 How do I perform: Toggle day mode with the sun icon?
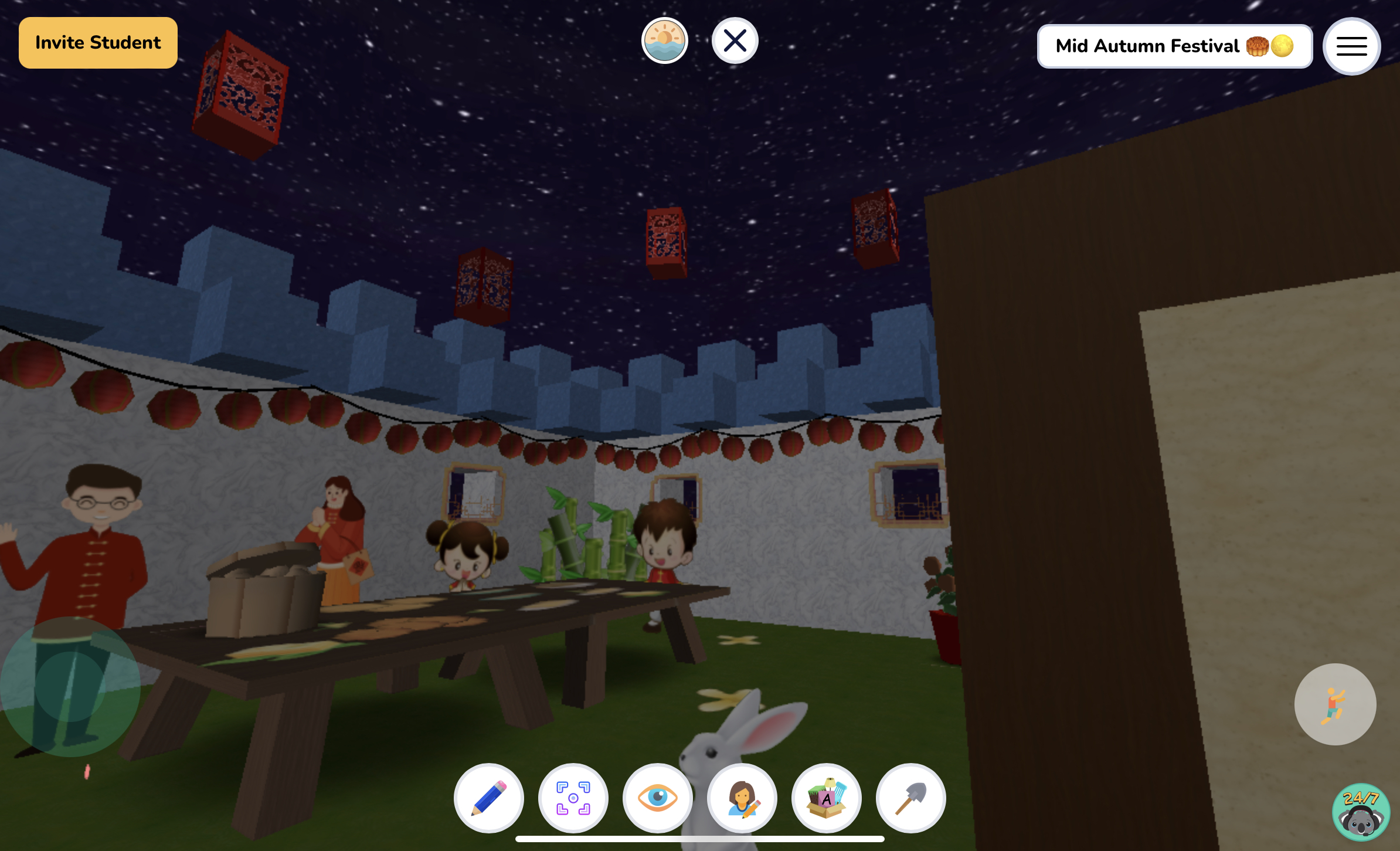665,40
